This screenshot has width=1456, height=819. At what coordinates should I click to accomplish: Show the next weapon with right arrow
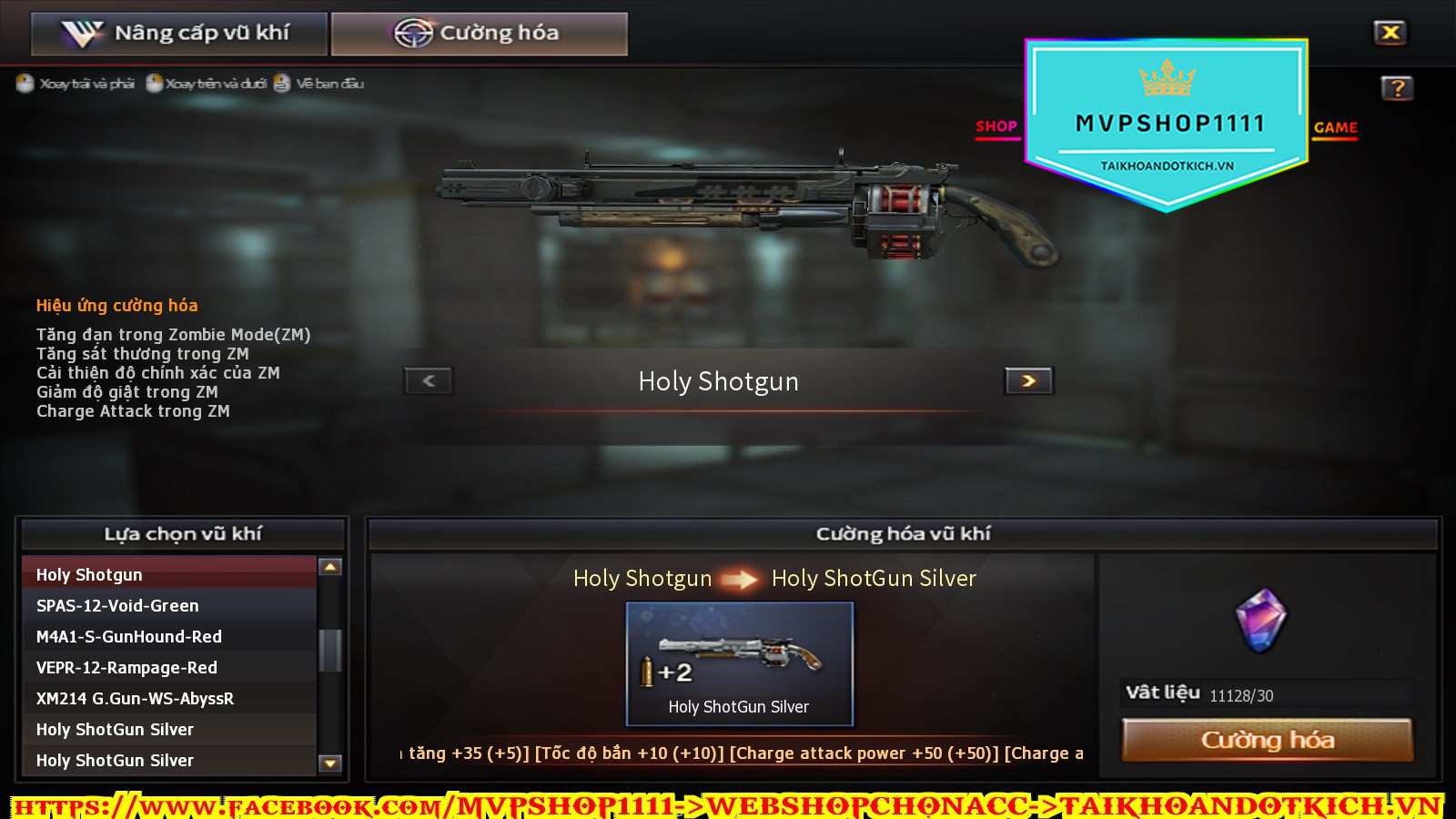pyautogui.click(x=1028, y=380)
